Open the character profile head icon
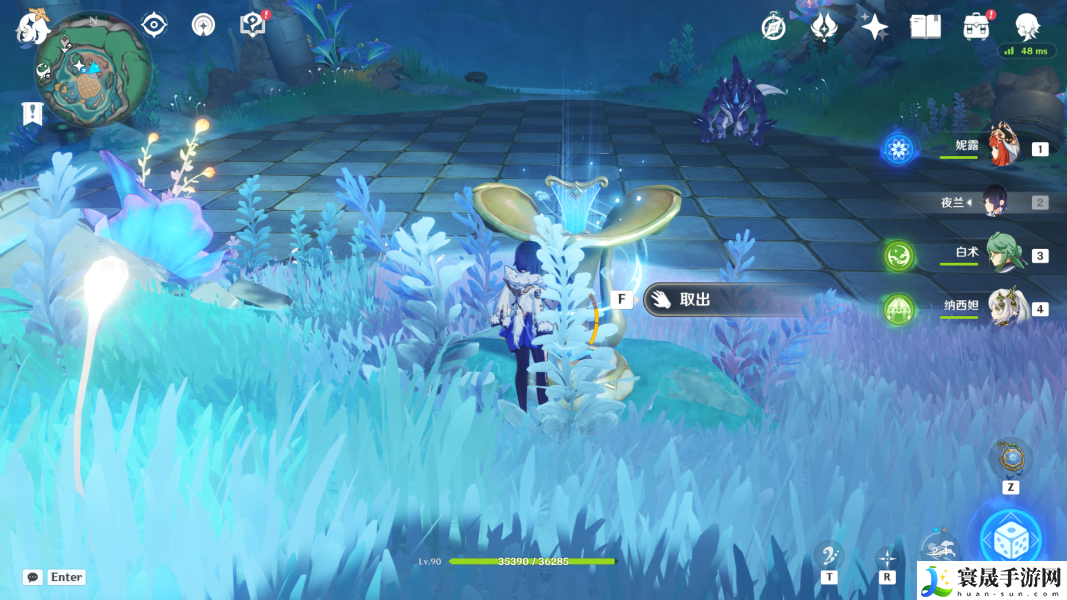The width and height of the screenshot is (1067, 600). [1028, 27]
